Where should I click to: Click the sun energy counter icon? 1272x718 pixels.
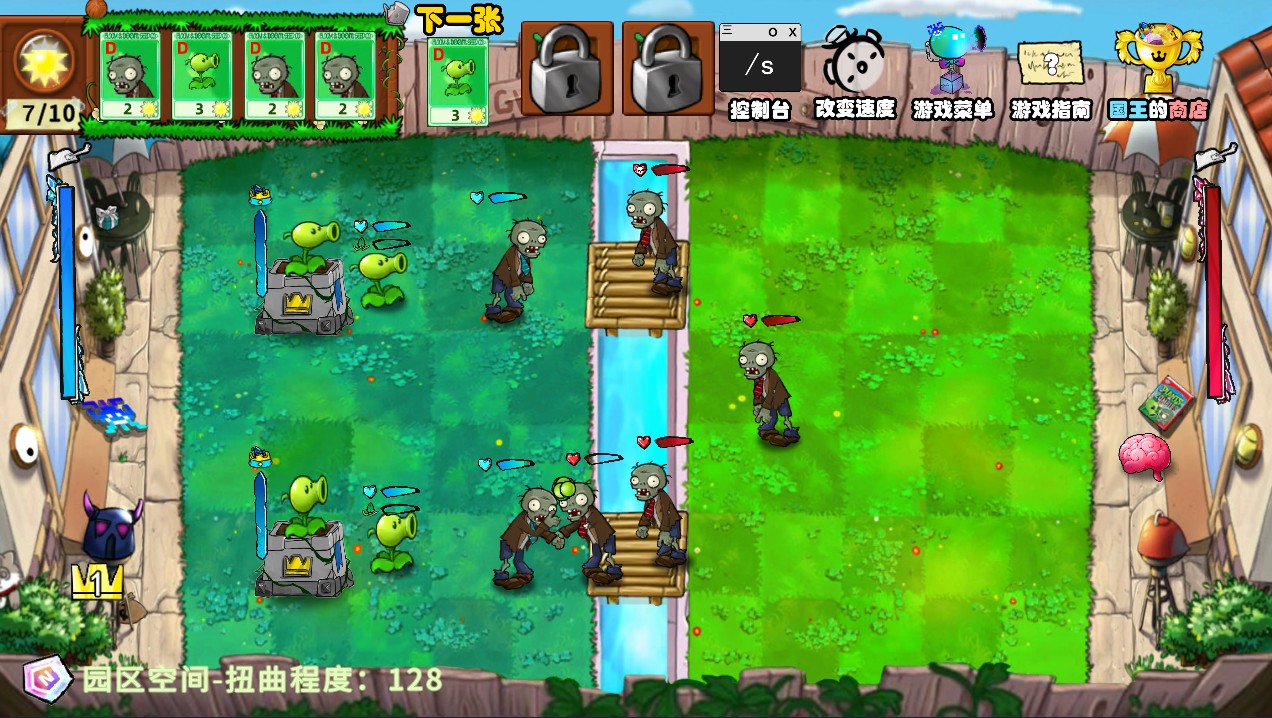point(44,60)
